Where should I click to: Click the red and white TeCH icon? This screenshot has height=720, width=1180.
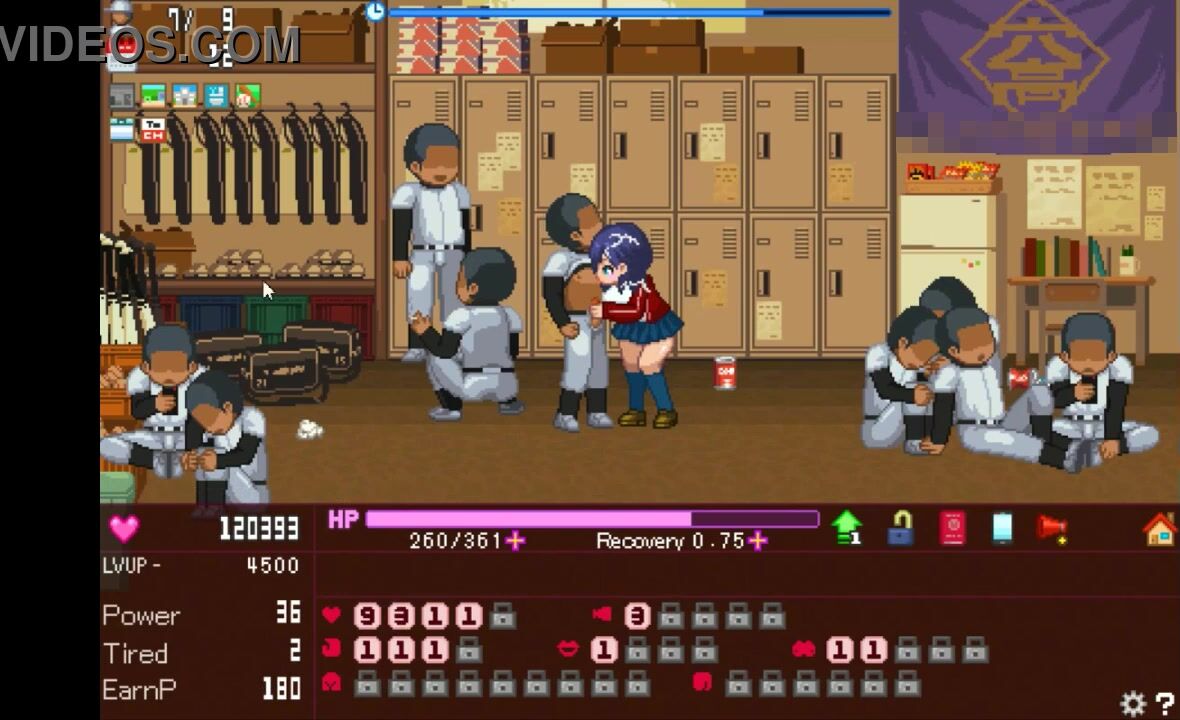point(153,128)
